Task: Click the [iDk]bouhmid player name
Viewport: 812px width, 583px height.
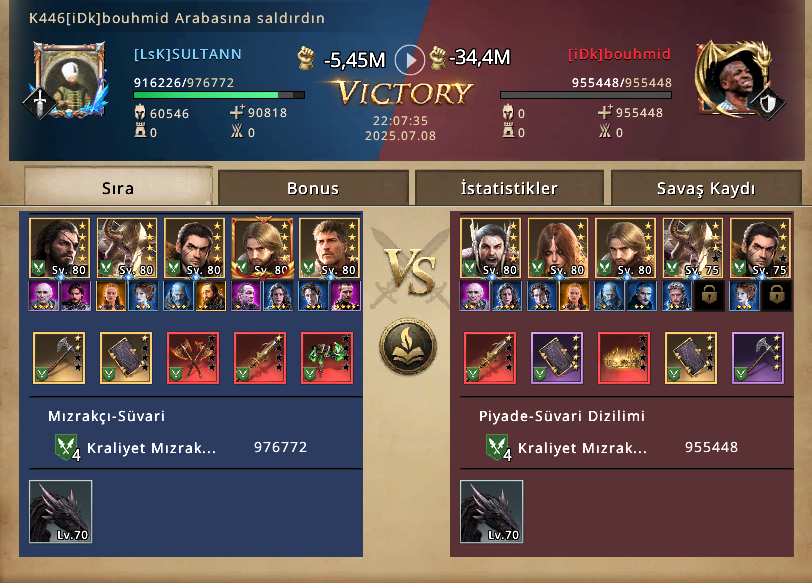Action: pos(619,54)
